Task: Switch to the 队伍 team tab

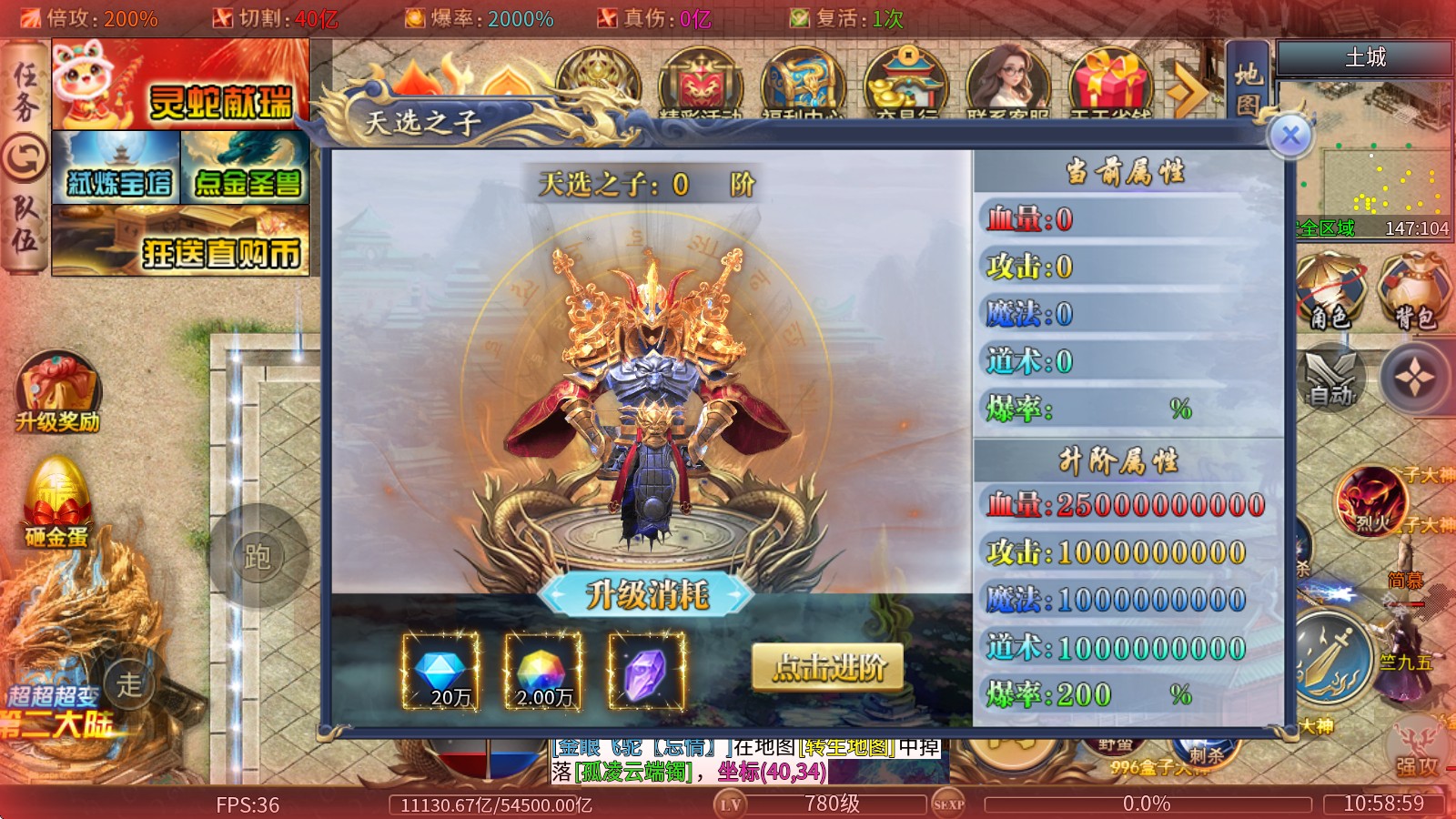Action: [x=25, y=224]
